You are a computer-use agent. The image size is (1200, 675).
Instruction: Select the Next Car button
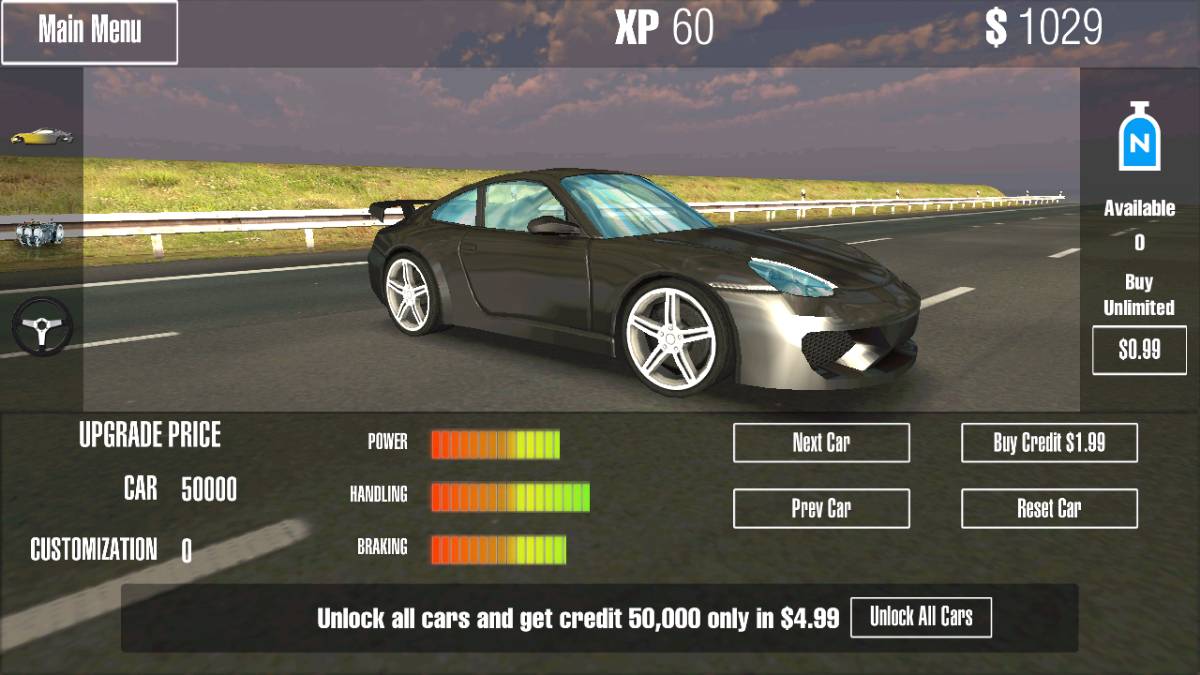click(x=821, y=443)
